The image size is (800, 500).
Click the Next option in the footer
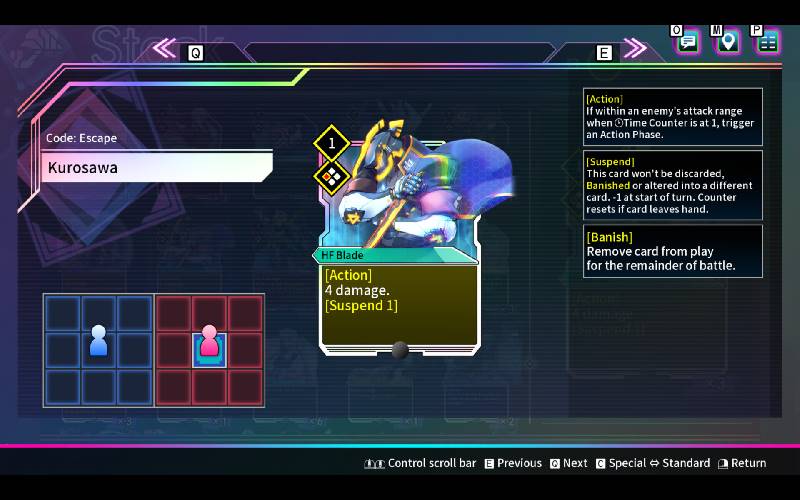[568, 463]
